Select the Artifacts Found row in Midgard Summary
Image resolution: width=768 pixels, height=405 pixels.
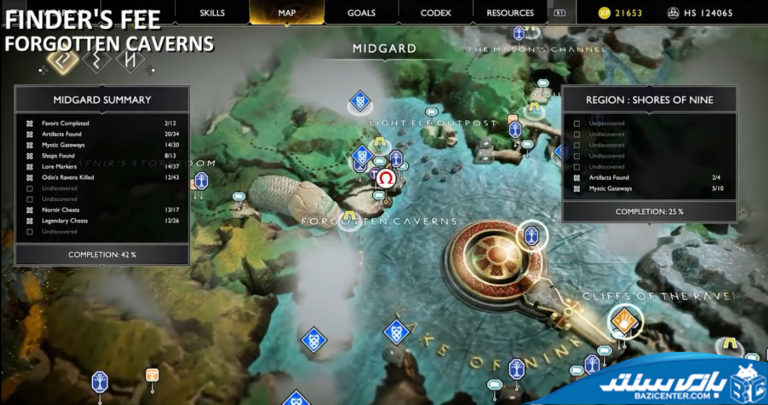click(100, 135)
